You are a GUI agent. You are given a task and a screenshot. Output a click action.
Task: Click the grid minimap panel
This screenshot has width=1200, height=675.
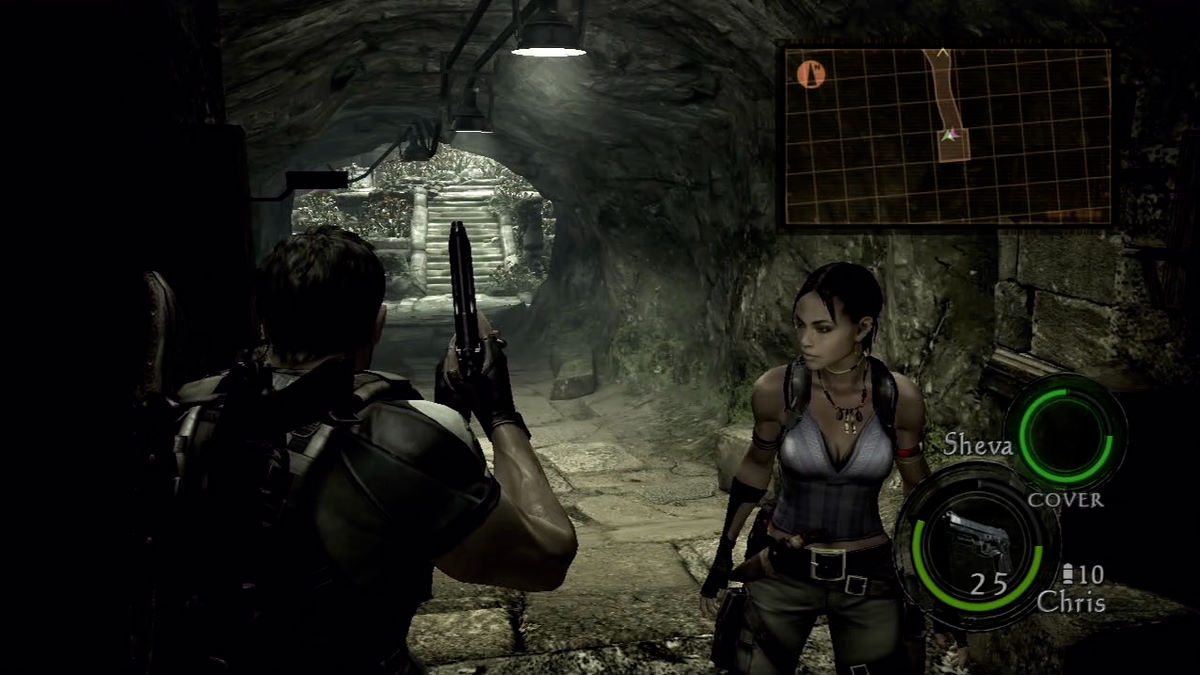tap(947, 136)
